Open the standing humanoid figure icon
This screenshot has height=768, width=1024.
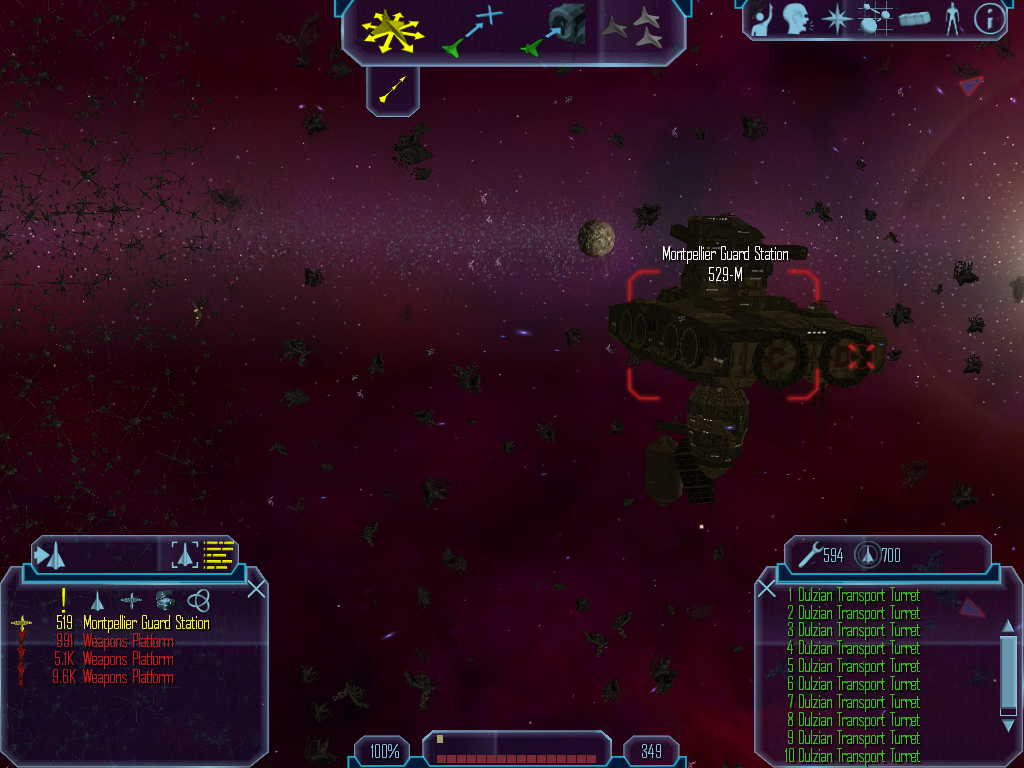952,18
